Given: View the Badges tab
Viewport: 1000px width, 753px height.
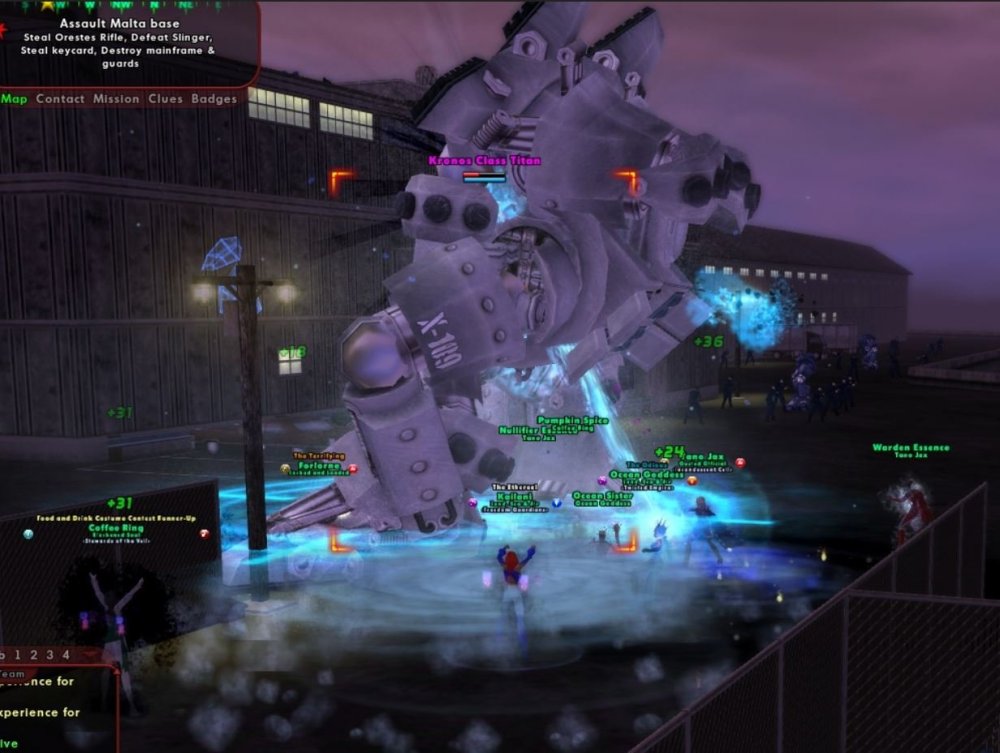Looking at the screenshot, I should coord(213,99).
